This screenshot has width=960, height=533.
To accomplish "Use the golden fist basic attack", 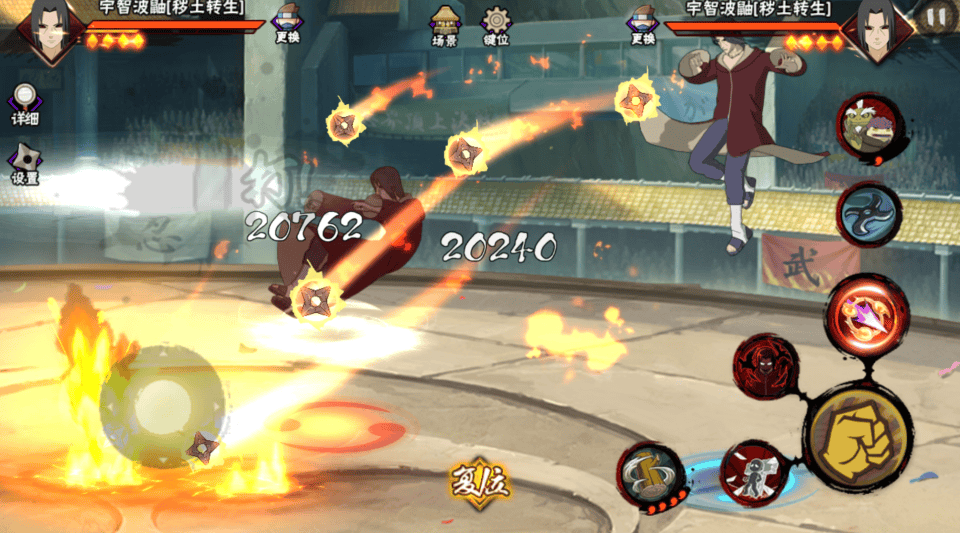I will [858, 436].
